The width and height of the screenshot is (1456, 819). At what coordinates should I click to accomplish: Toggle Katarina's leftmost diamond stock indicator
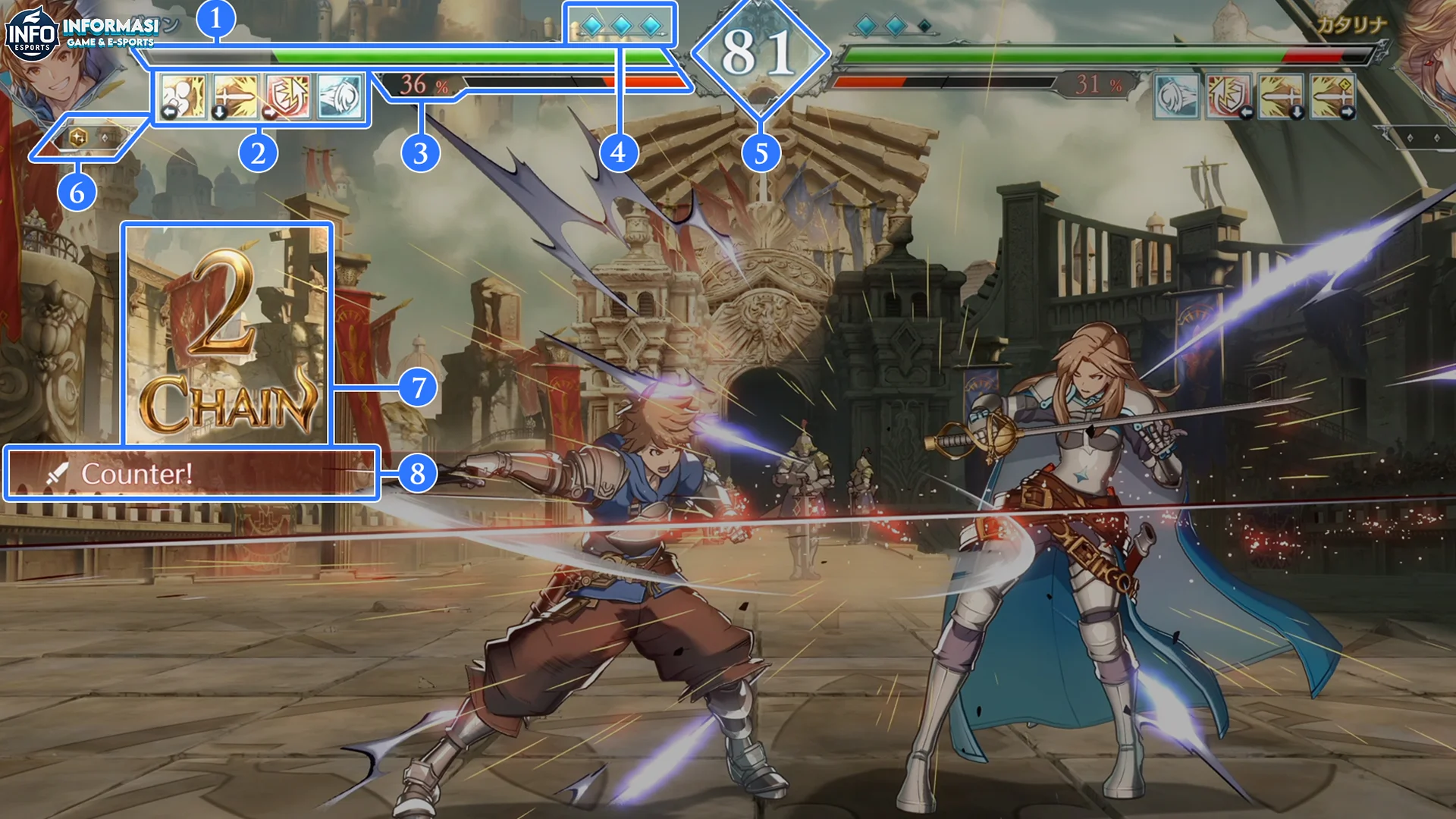point(864,24)
